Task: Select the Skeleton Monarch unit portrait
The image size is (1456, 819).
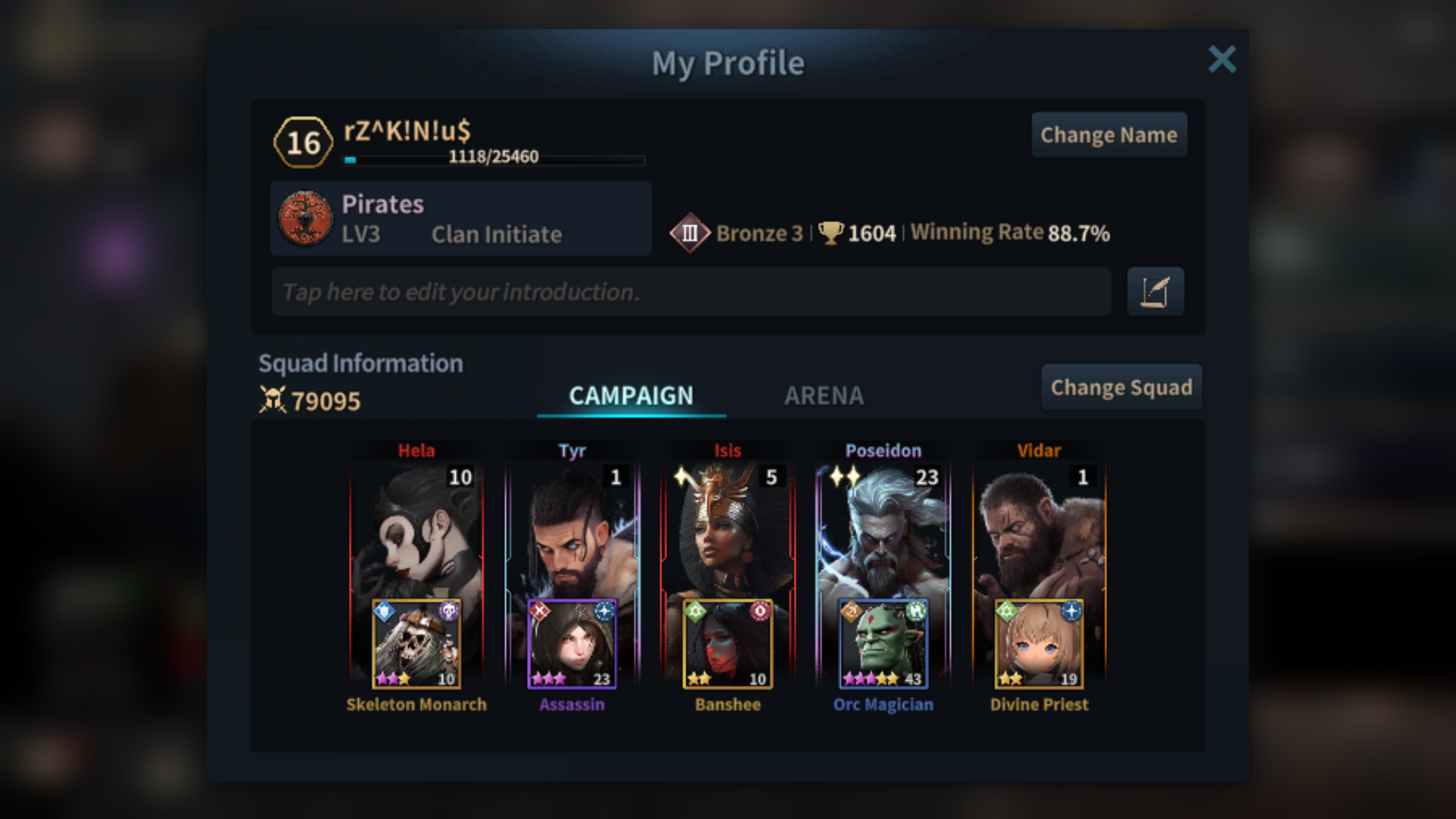Action: point(416,644)
